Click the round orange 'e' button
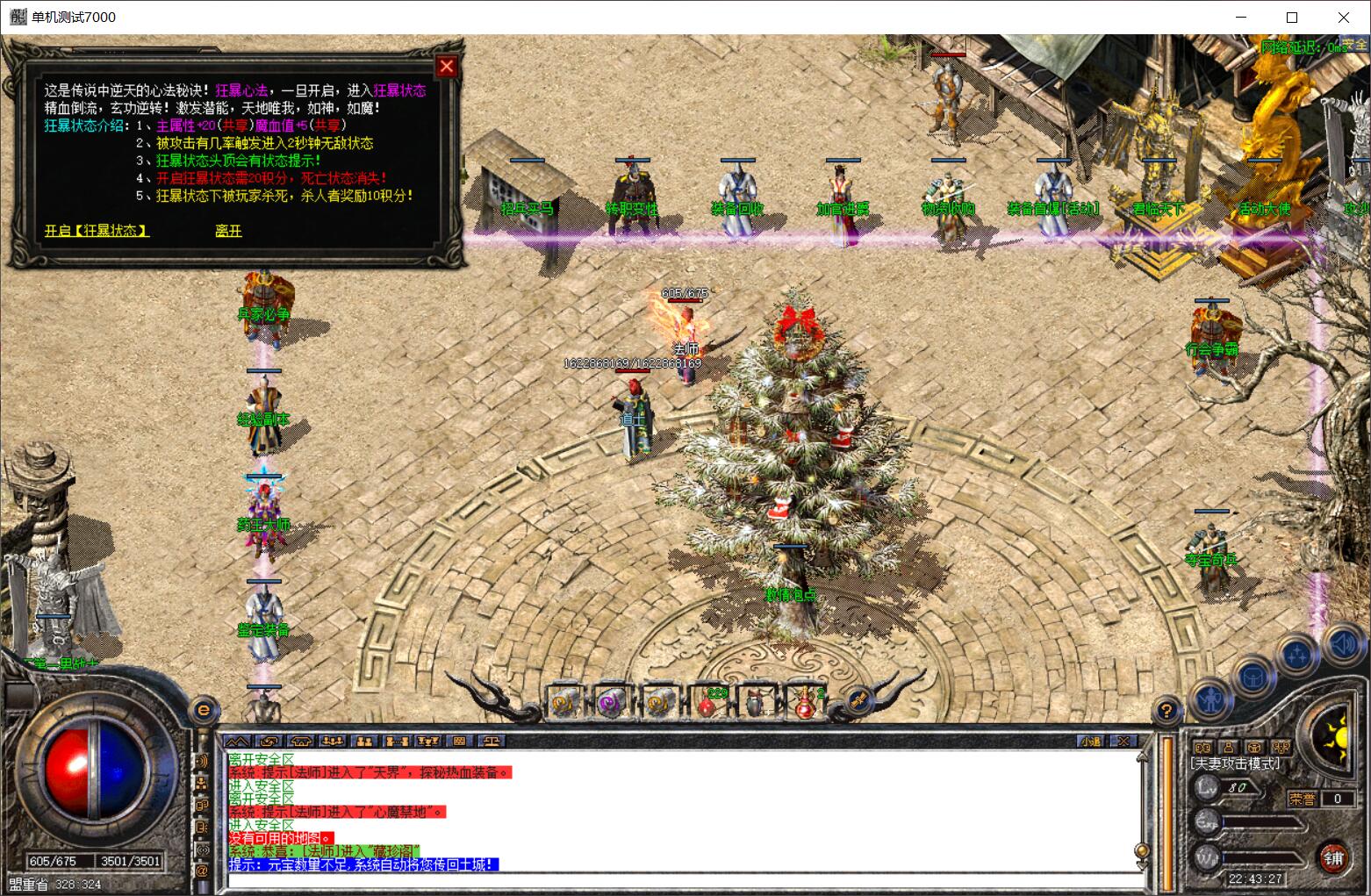 [x=205, y=709]
